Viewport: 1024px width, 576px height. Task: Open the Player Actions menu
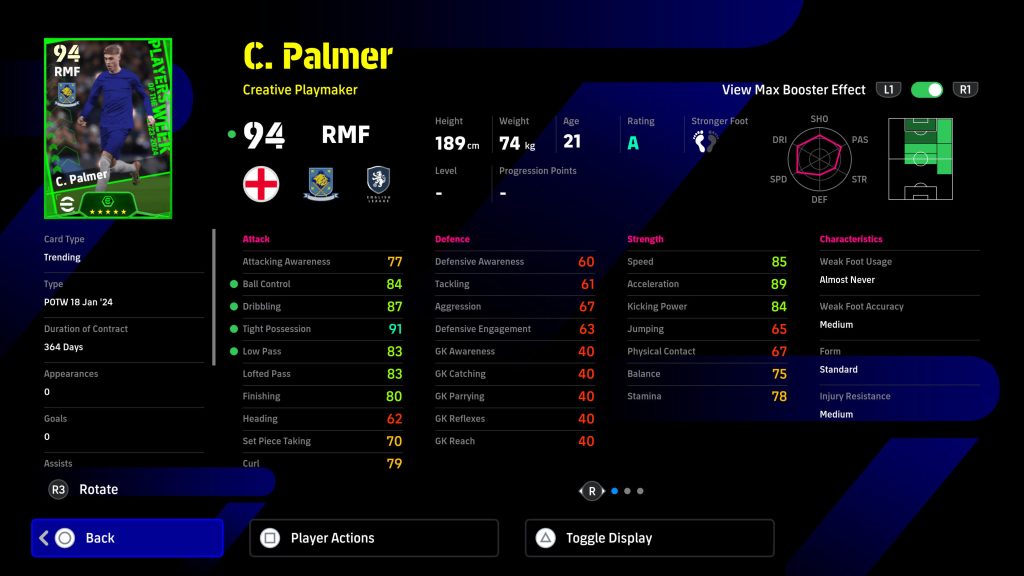[x=373, y=538]
